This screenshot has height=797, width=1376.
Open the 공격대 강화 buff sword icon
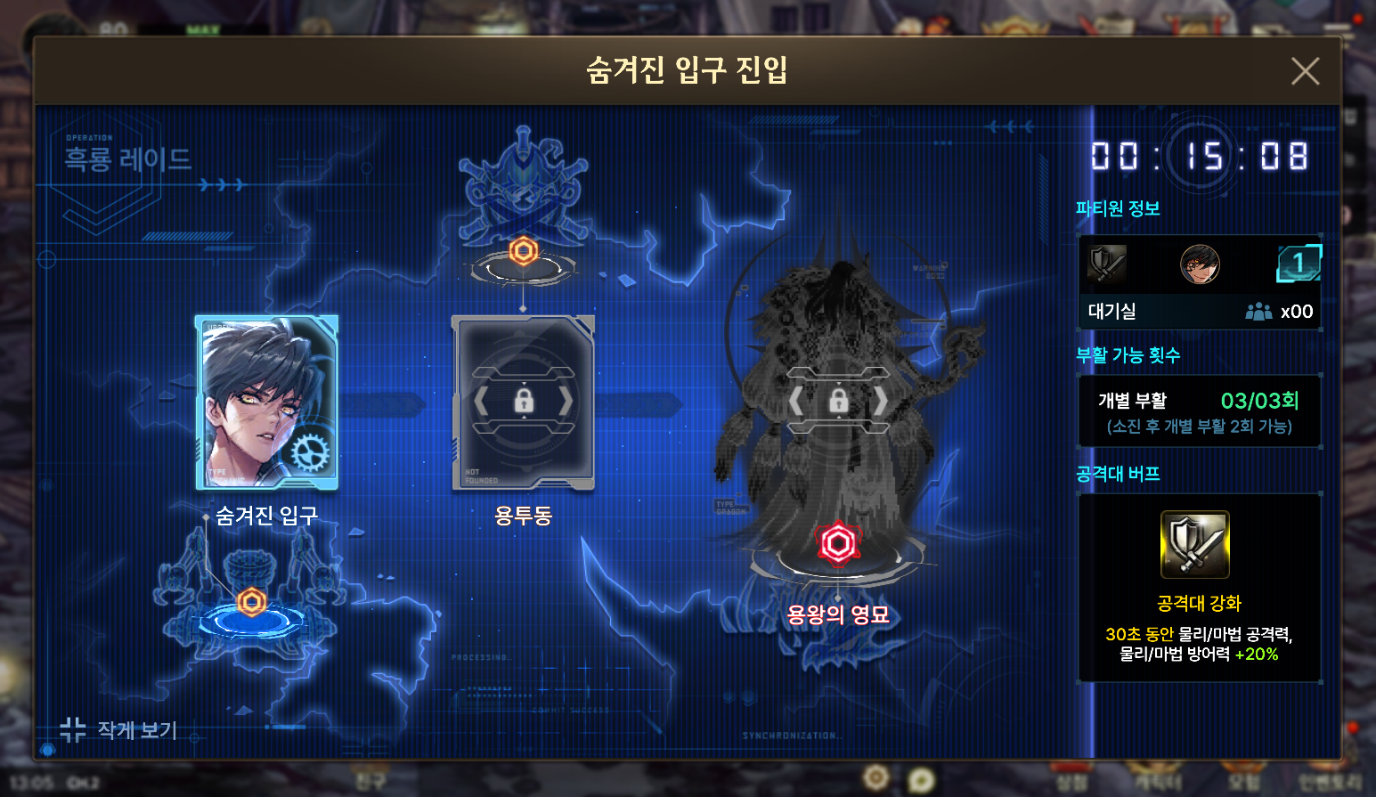click(x=1197, y=543)
